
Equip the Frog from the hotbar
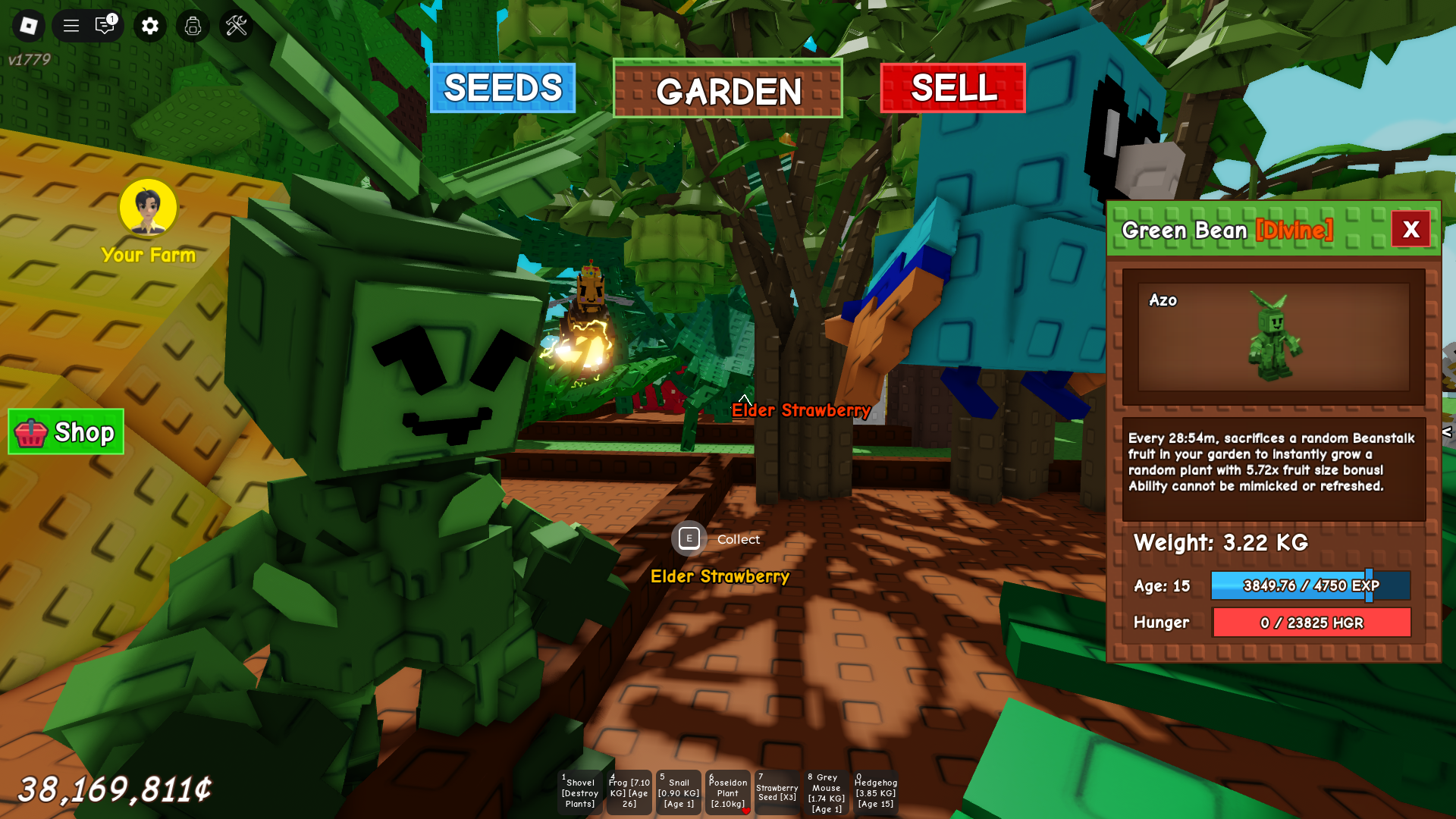[629, 792]
